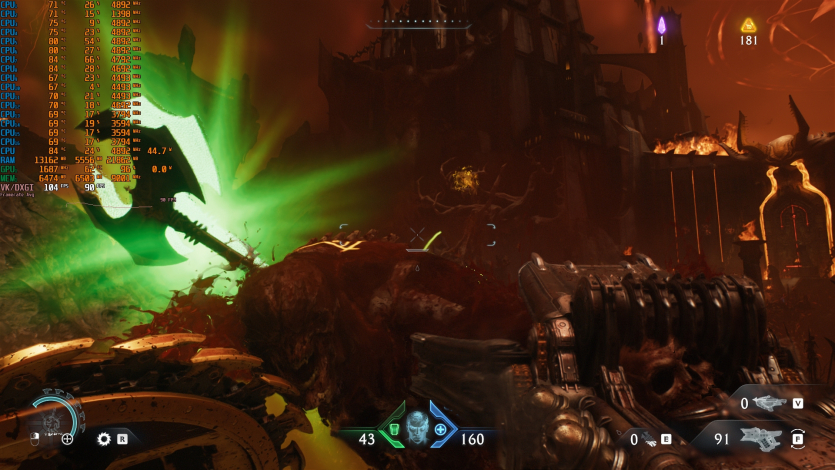
Task: Click the blue health cross icon
Action: [440, 429]
